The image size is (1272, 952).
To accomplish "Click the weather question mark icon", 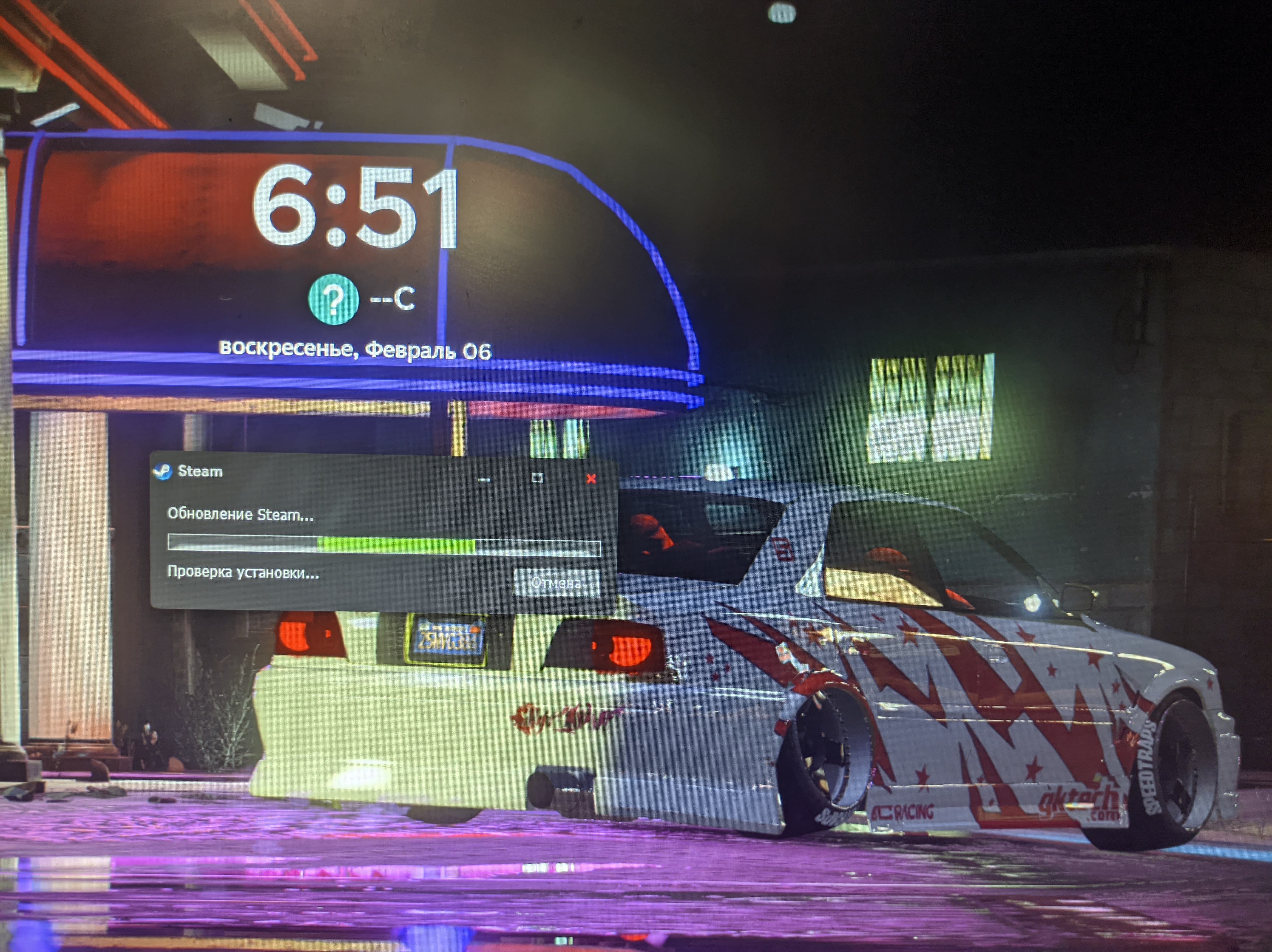I will coord(333,300).
